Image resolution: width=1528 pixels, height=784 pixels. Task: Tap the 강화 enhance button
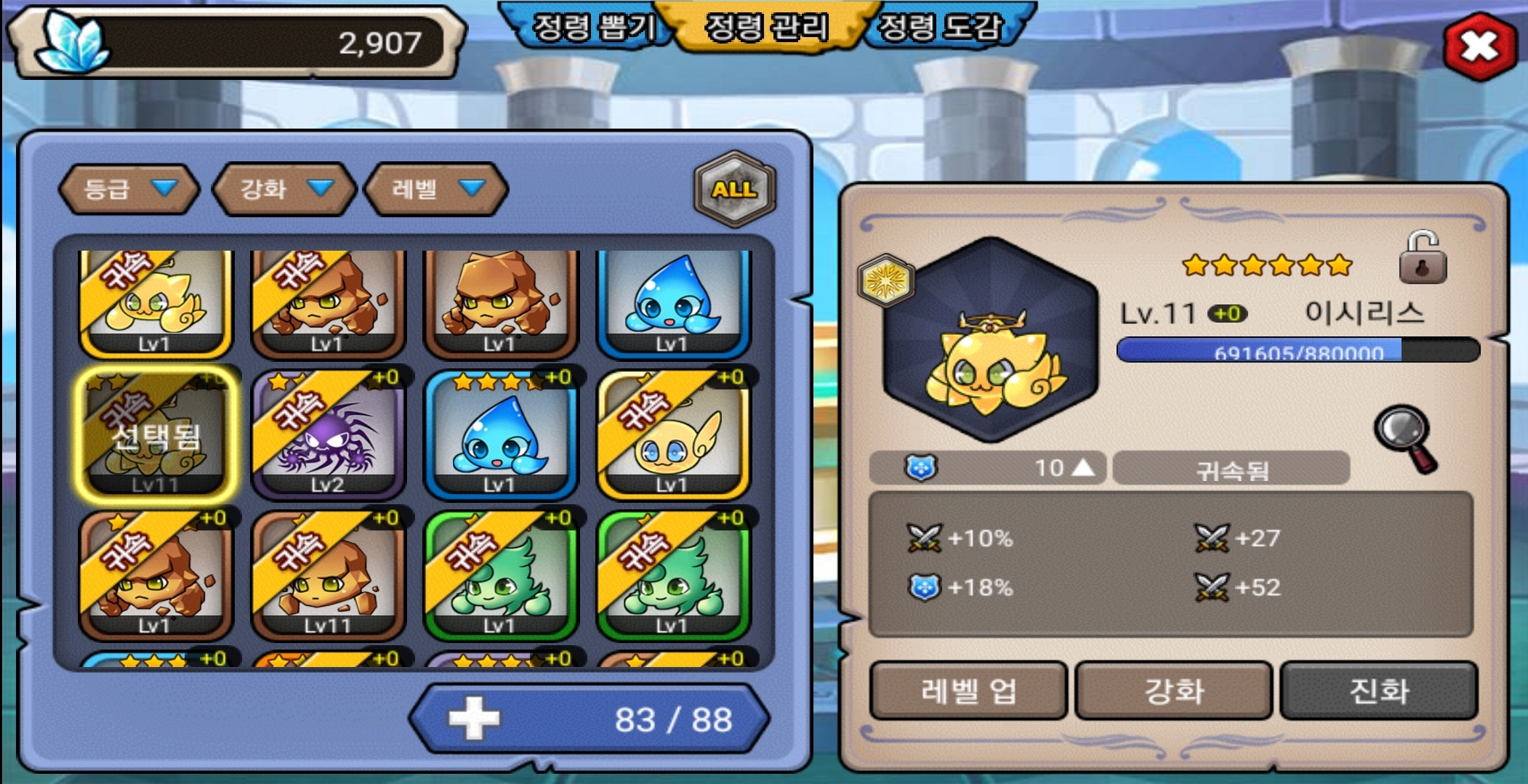[x=1173, y=690]
